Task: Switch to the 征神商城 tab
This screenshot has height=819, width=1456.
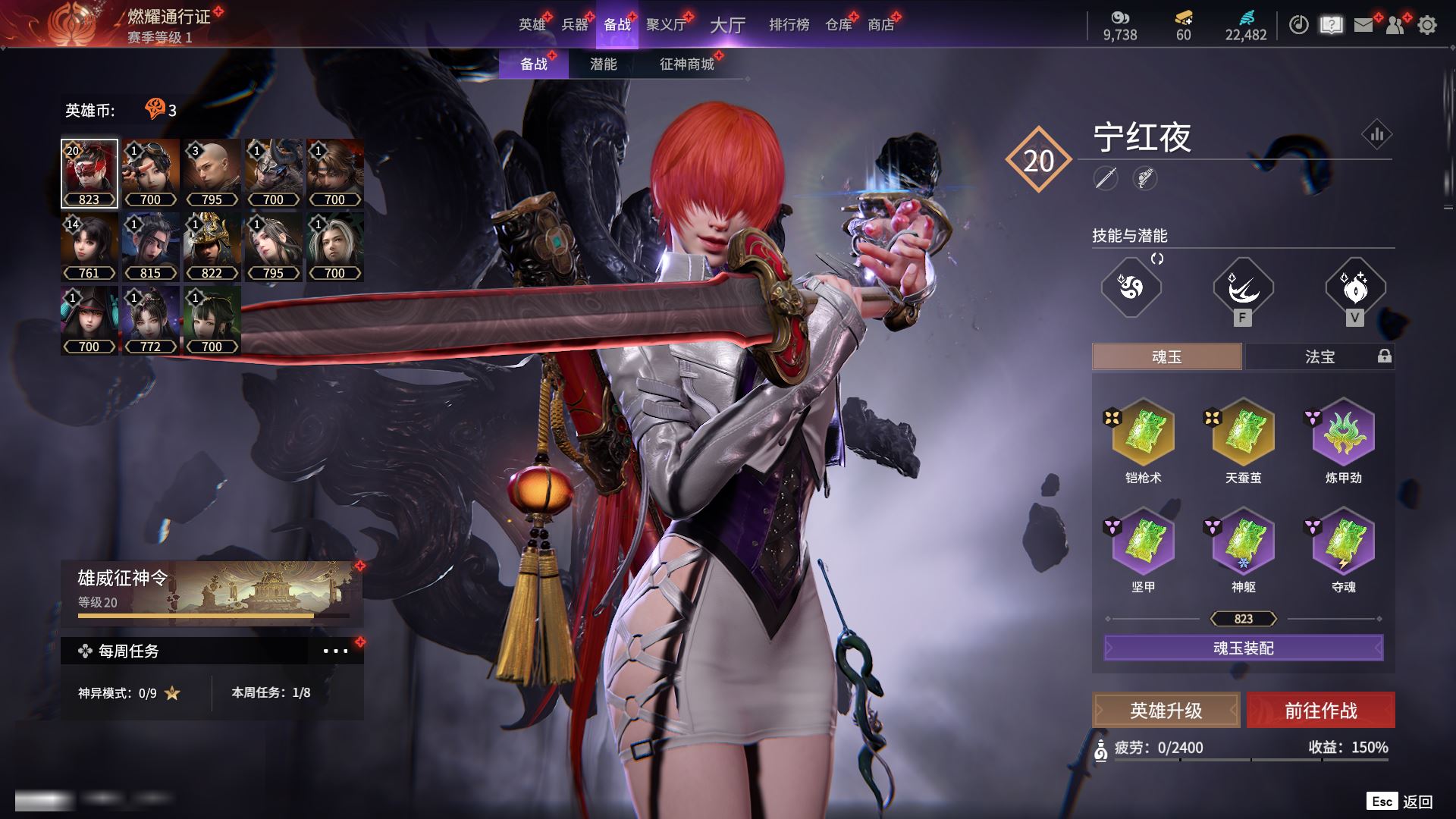Action: point(686,64)
